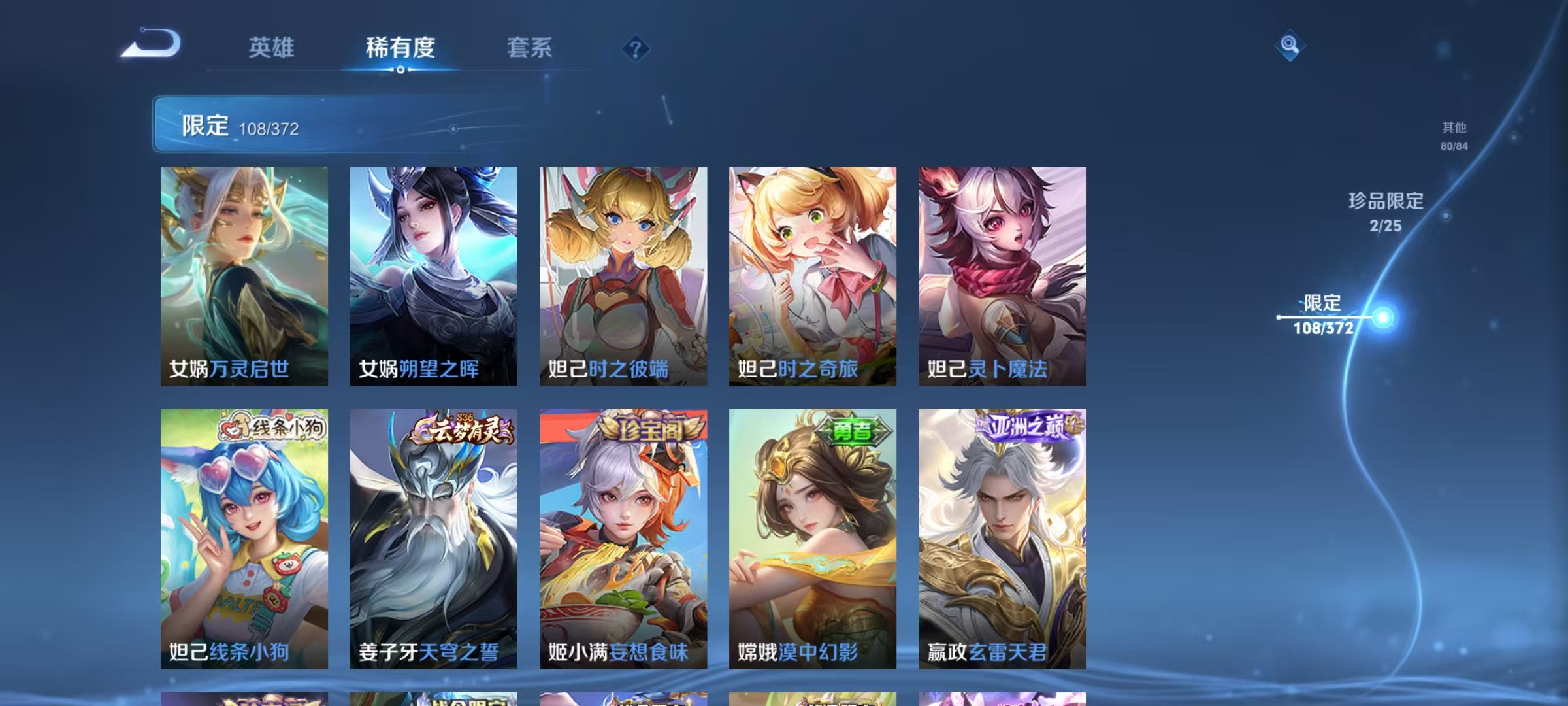The image size is (1568, 706).
Task: Switch to the 套系 tab
Action: [x=531, y=48]
